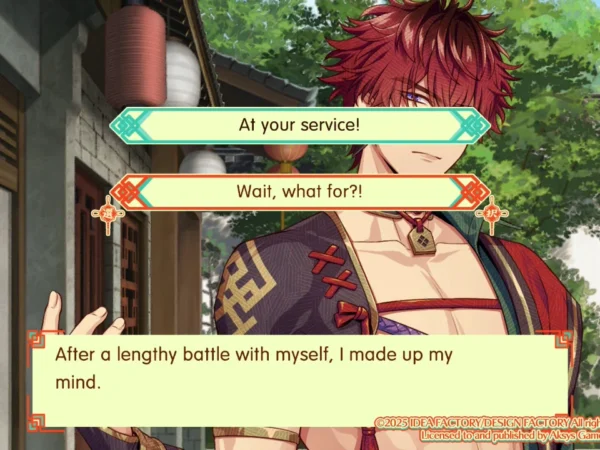Choose the "At your service!" reply

coord(299,126)
